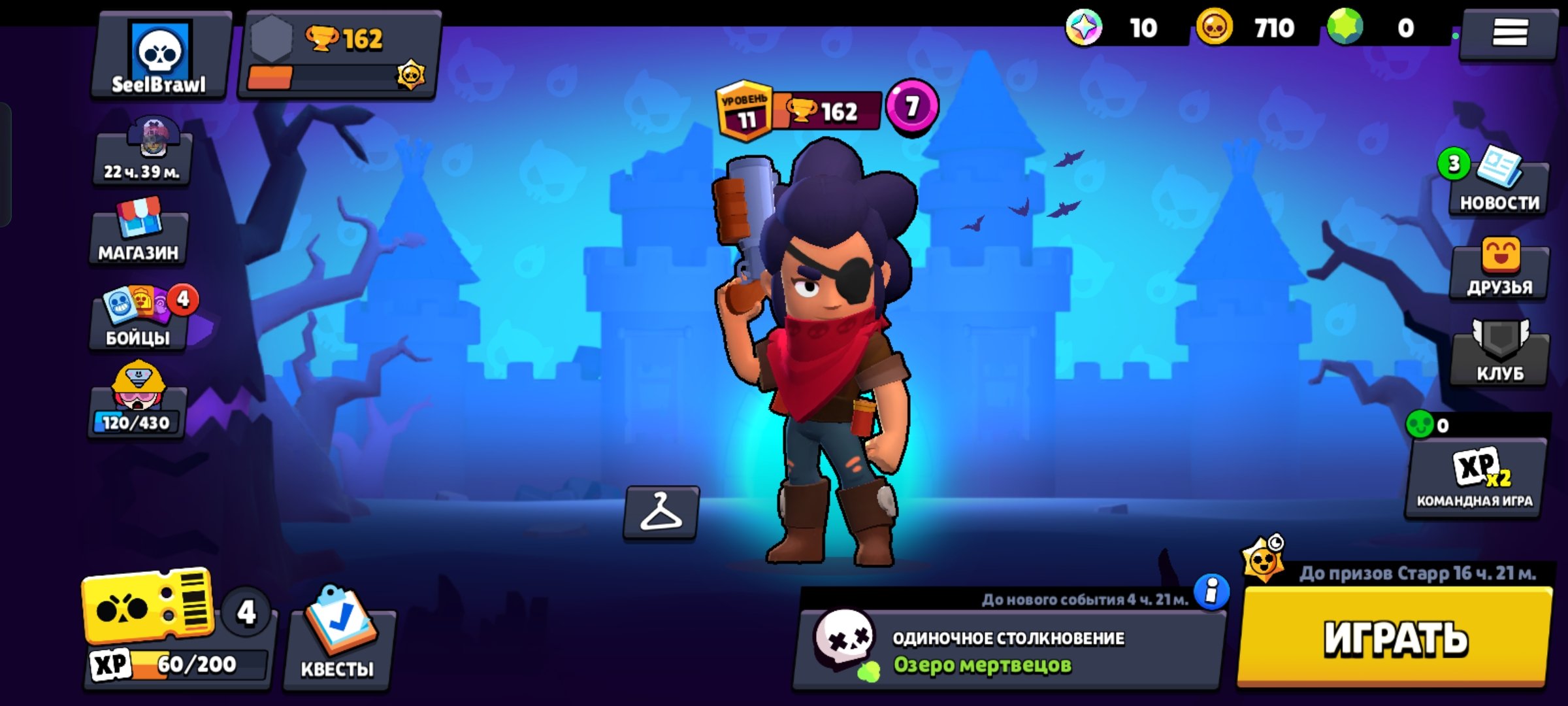Open the brawler unlock progress 120/430
This screenshot has width=1568, height=706.
point(137,402)
